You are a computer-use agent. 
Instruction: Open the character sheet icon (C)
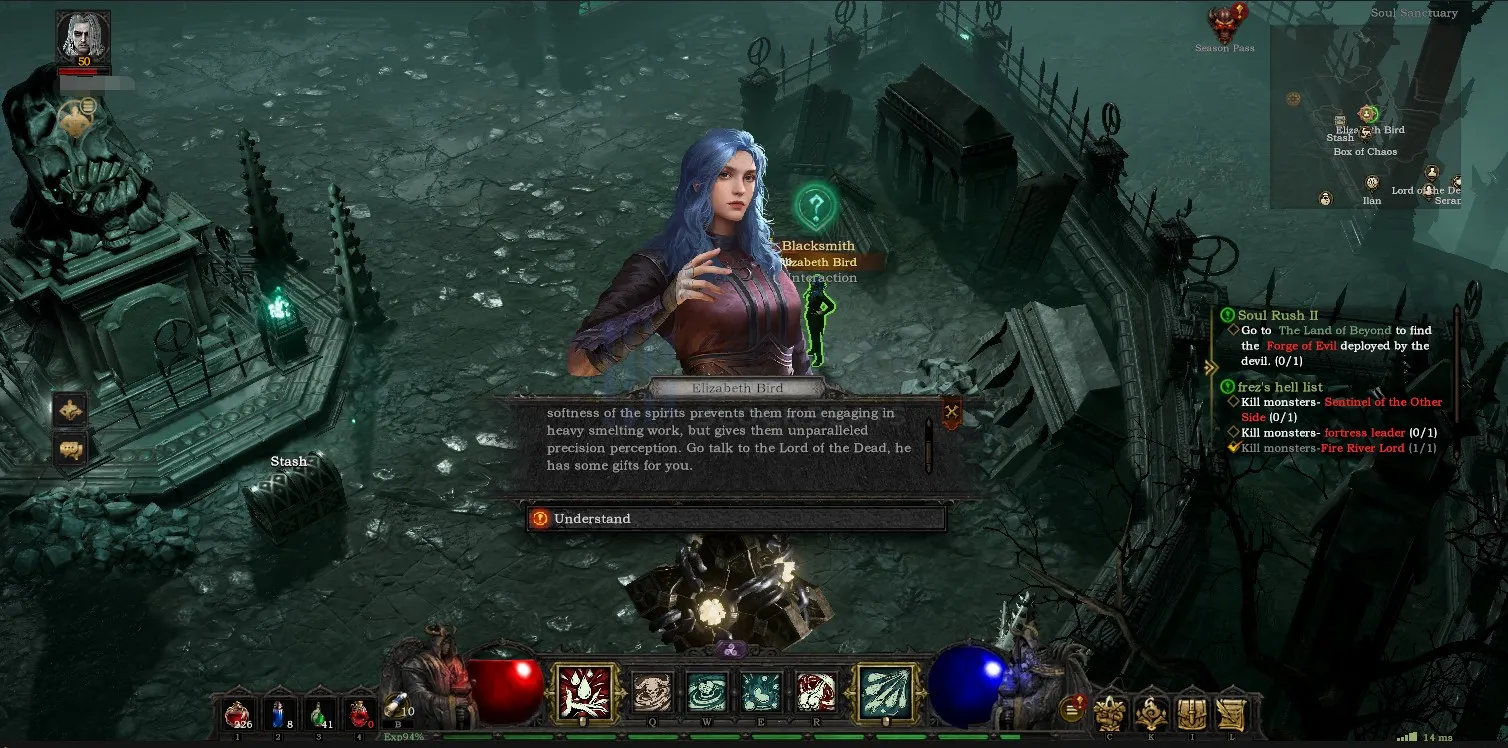pos(1110,713)
